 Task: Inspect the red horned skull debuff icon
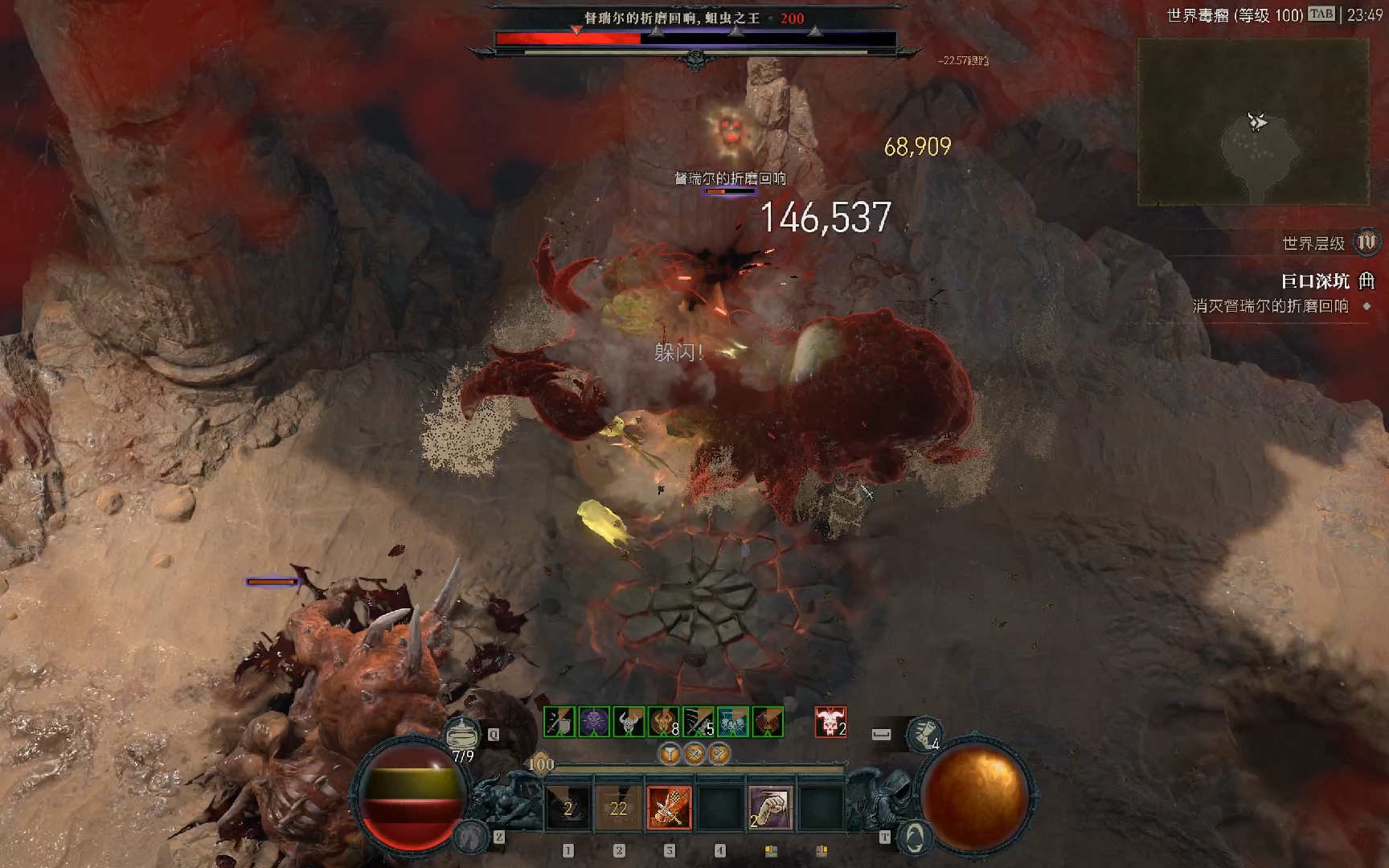click(830, 722)
